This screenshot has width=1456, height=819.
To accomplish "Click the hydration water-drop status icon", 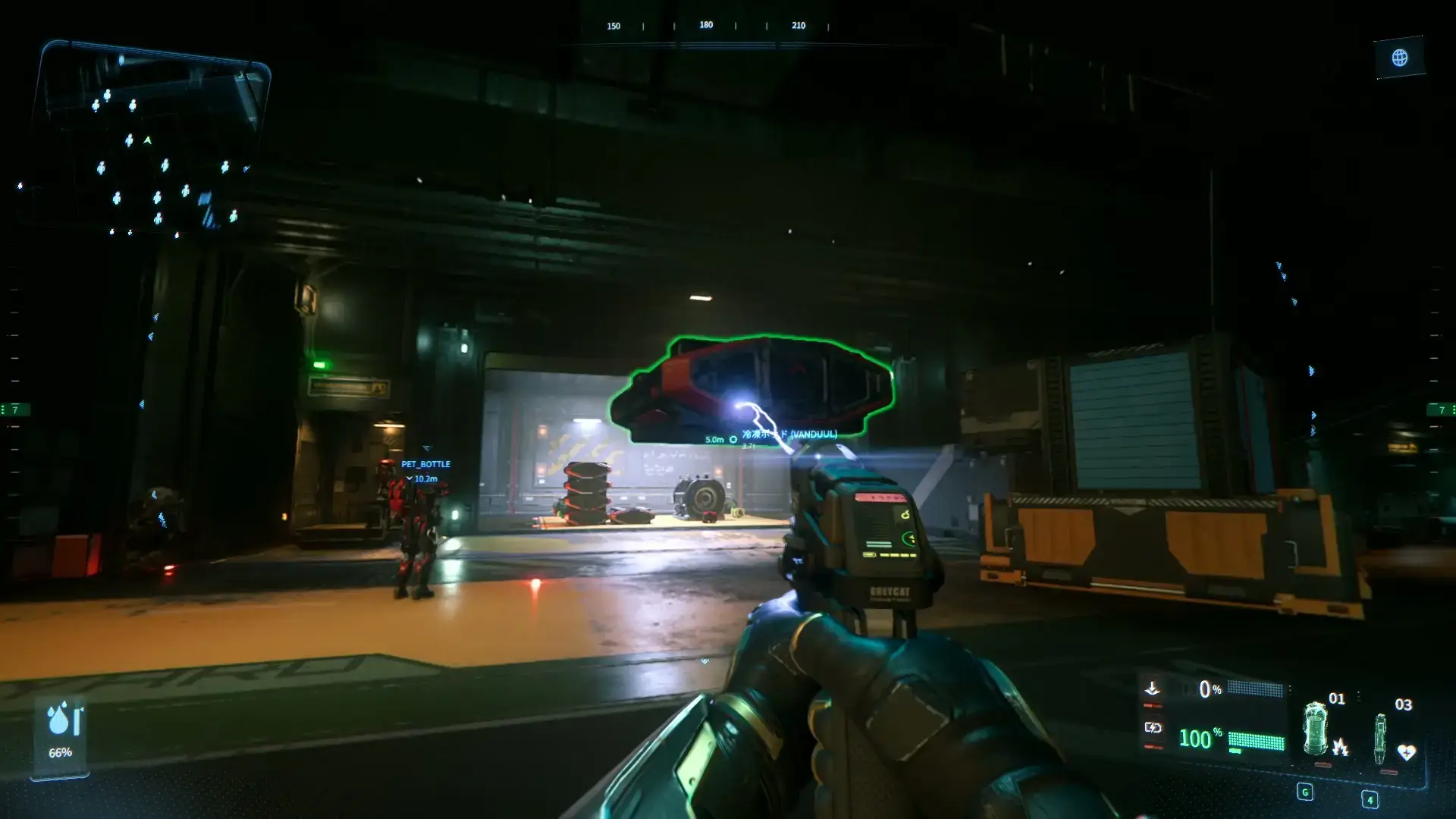I will pyautogui.click(x=59, y=719).
